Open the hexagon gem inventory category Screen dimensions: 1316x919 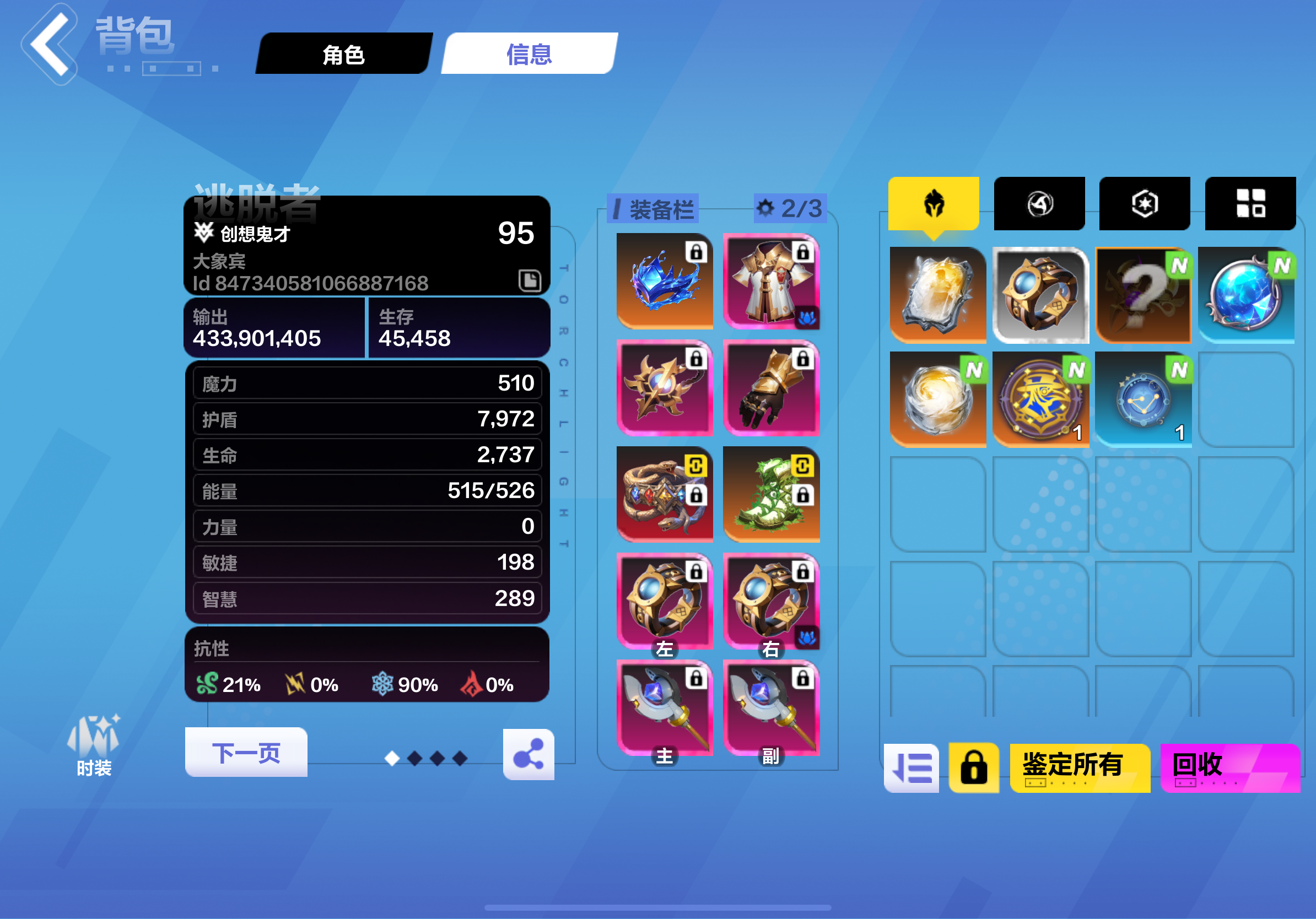(x=1144, y=202)
